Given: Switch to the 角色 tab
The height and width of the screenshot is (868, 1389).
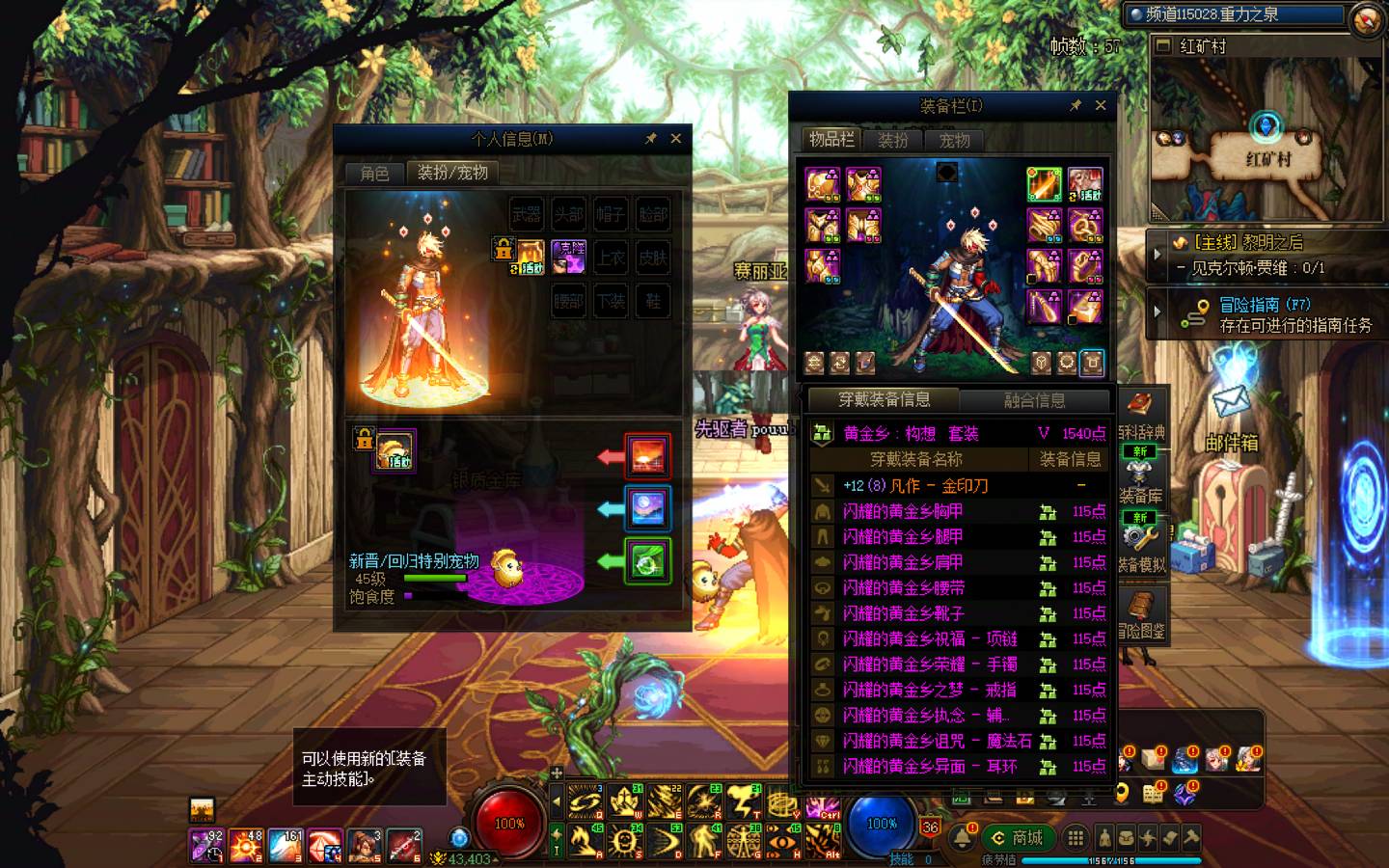Looking at the screenshot, I should (374, 173).
